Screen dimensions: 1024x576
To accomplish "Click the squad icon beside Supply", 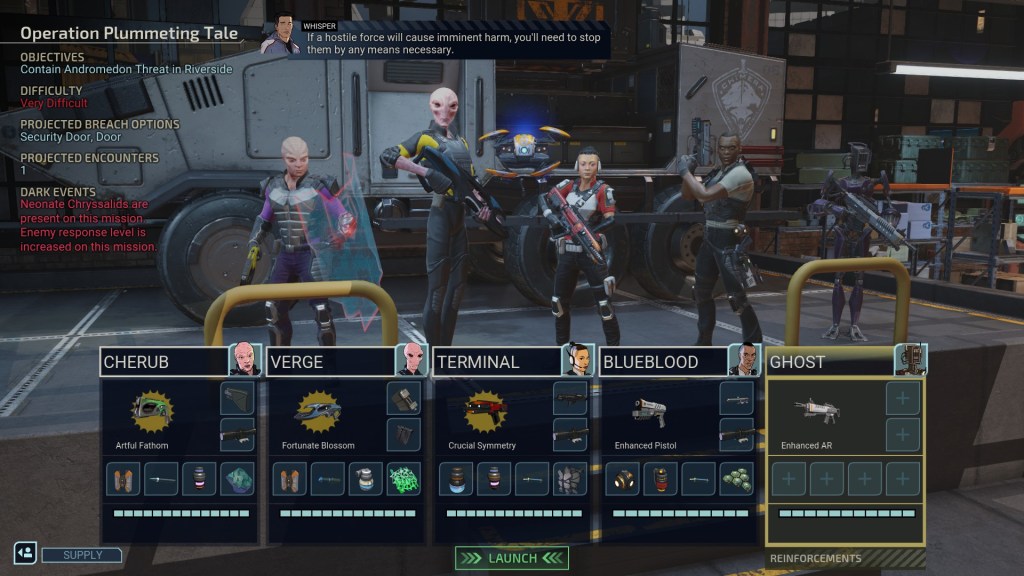I will coord(25,552).
